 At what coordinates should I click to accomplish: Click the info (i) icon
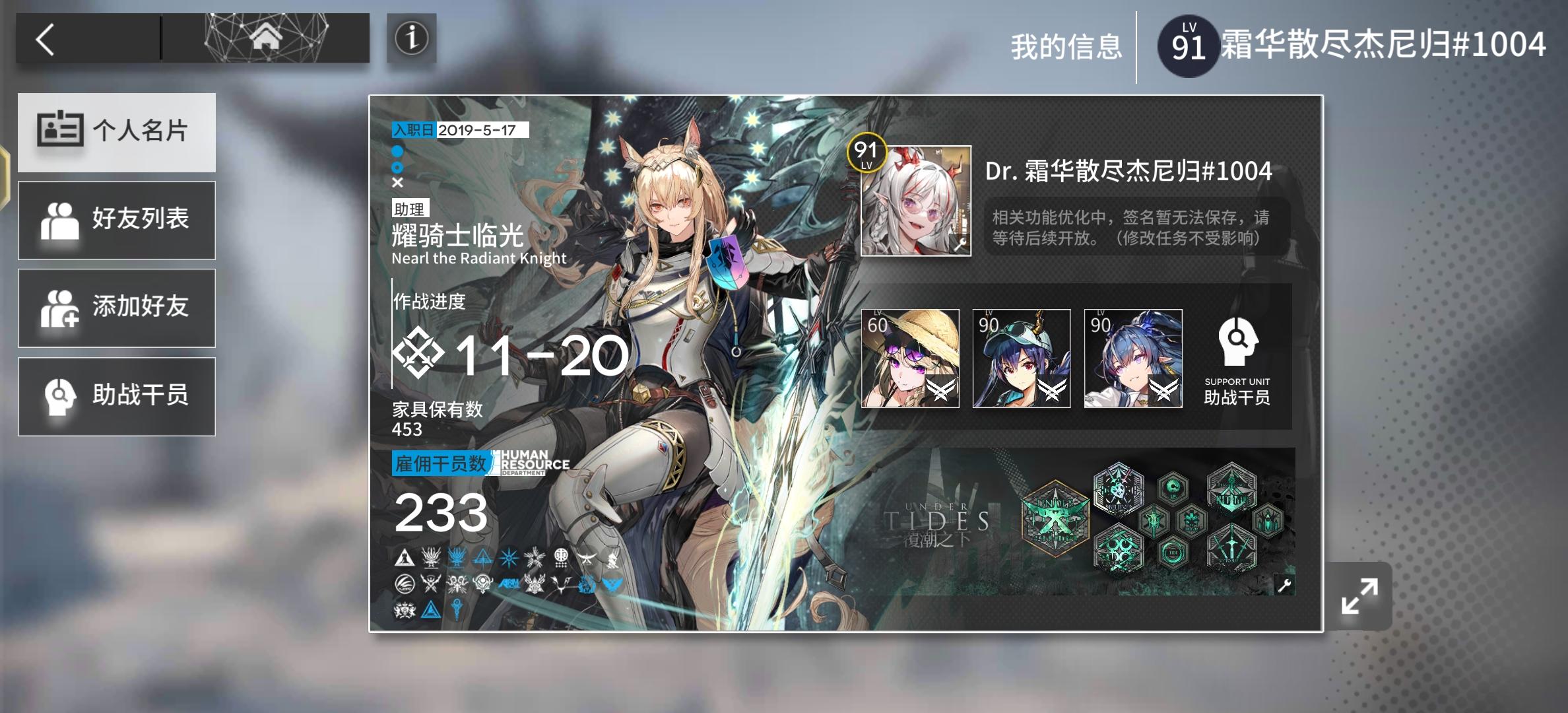click(410, 38)
